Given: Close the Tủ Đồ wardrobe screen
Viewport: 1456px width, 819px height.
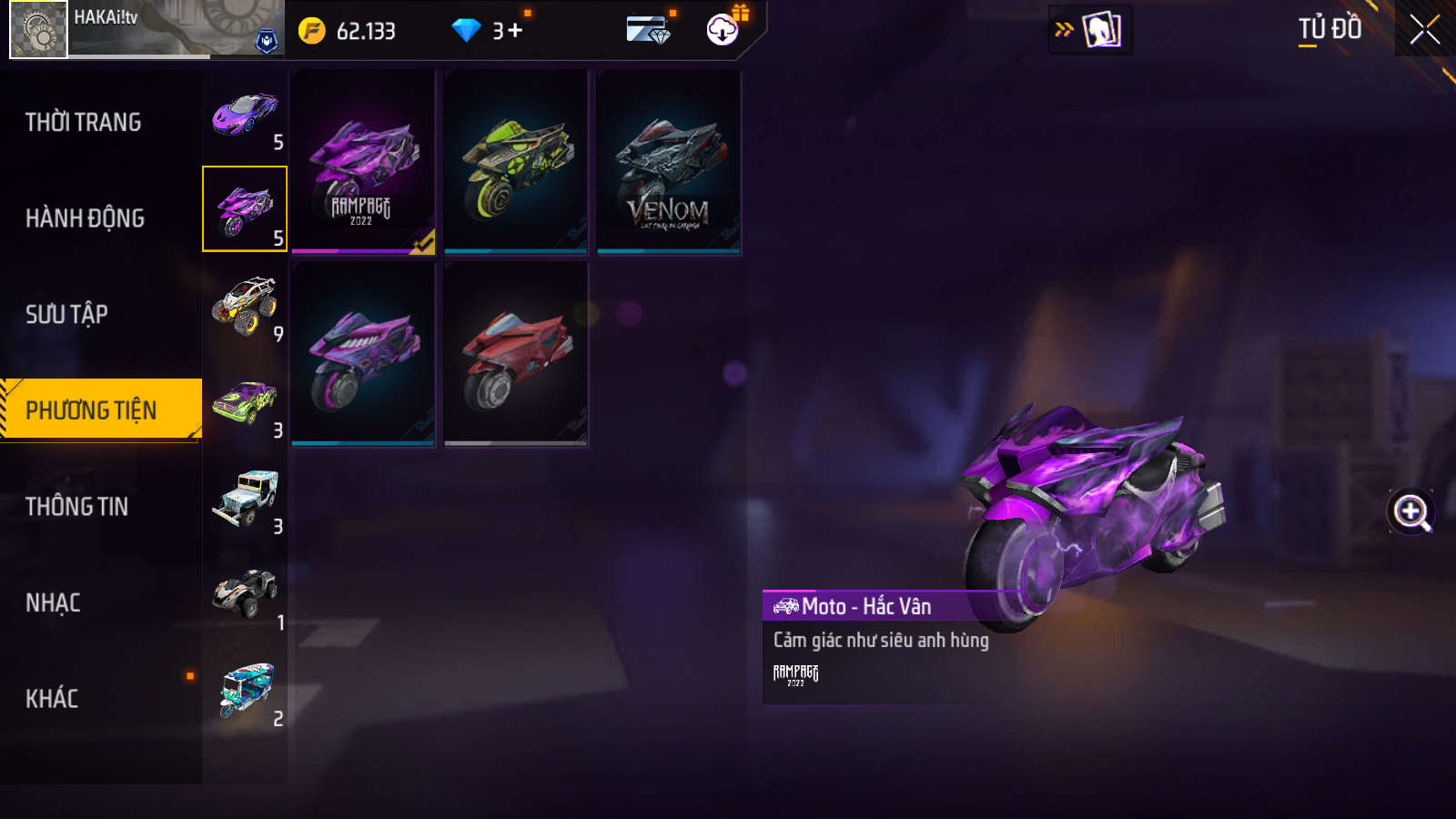Looking at the screenshot, I should tap(1425, 29).
